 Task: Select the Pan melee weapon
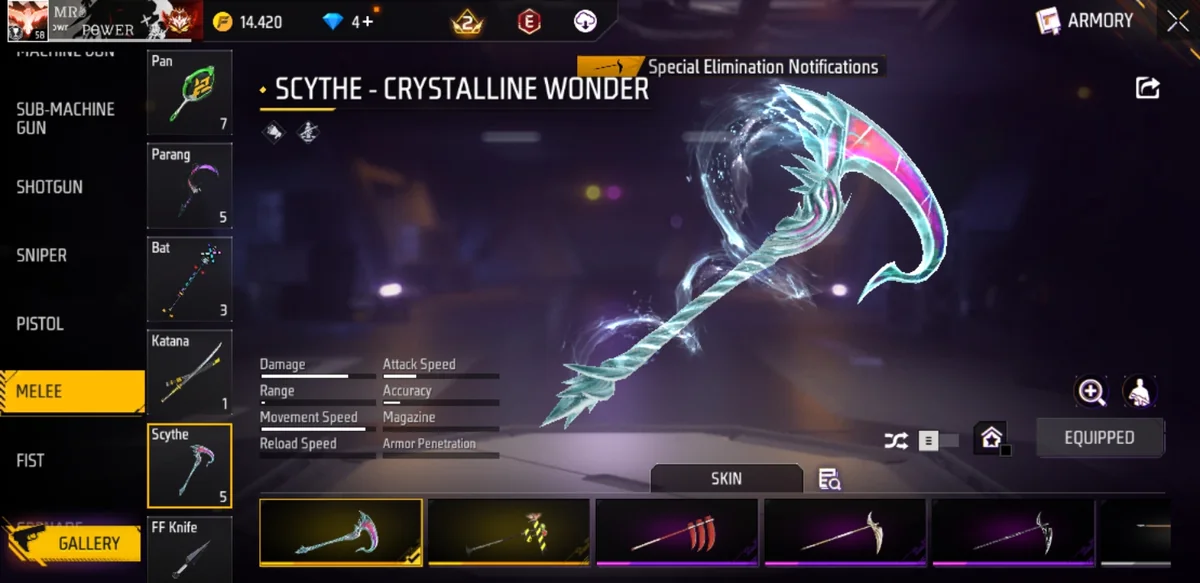(x=189, y=93)
